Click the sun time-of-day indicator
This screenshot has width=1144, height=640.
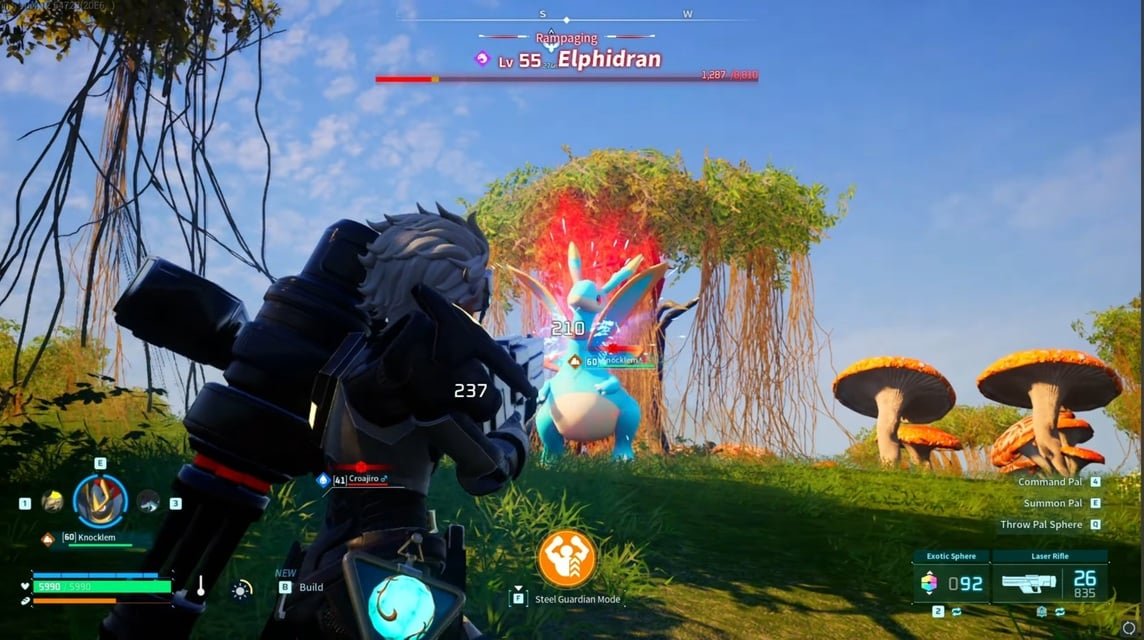point(241,590)
